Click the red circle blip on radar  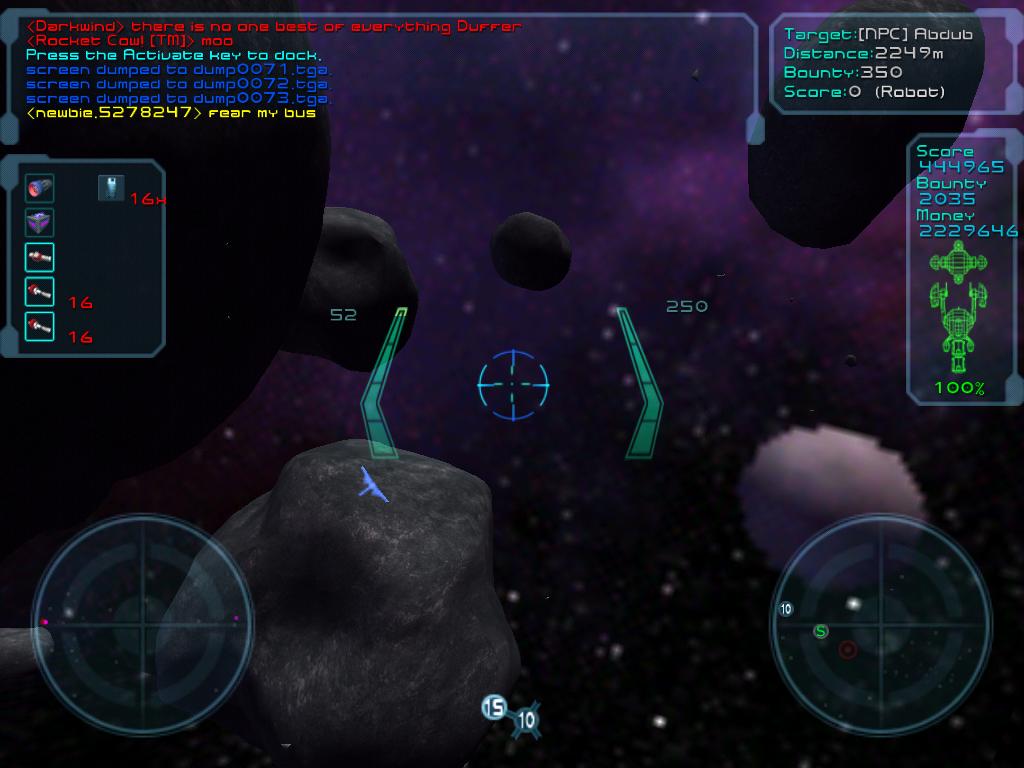[x=848, y=650]
